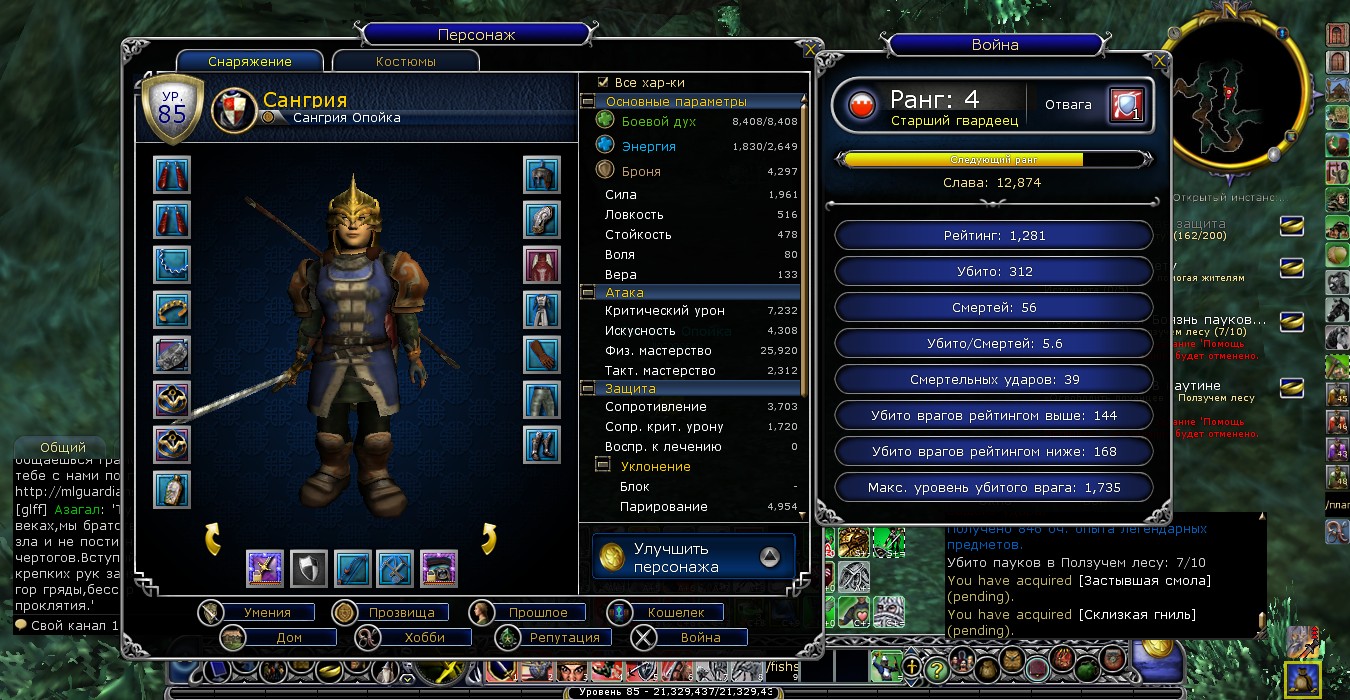Open the Общий chat tab
This screenshot has height=700, width=1350.
(63, 447)
